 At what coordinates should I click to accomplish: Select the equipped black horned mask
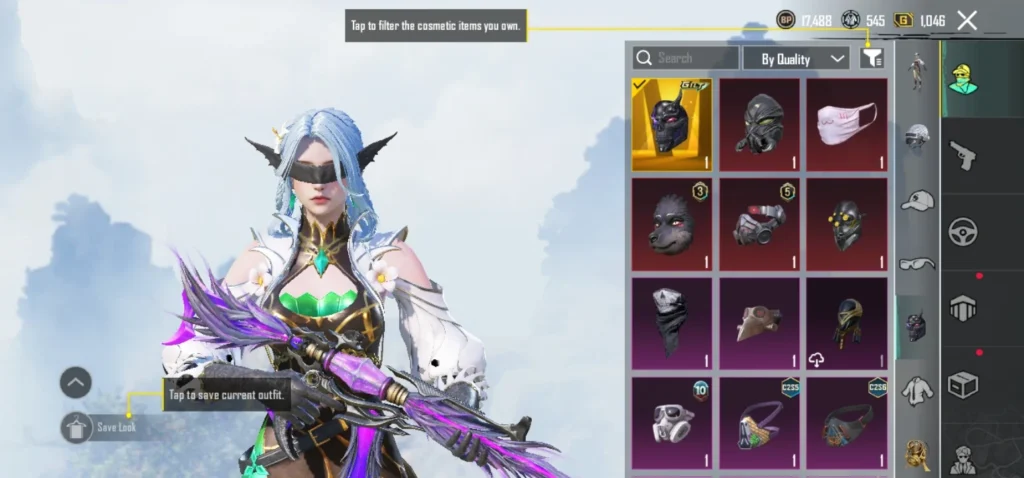(x=672, y=125)
